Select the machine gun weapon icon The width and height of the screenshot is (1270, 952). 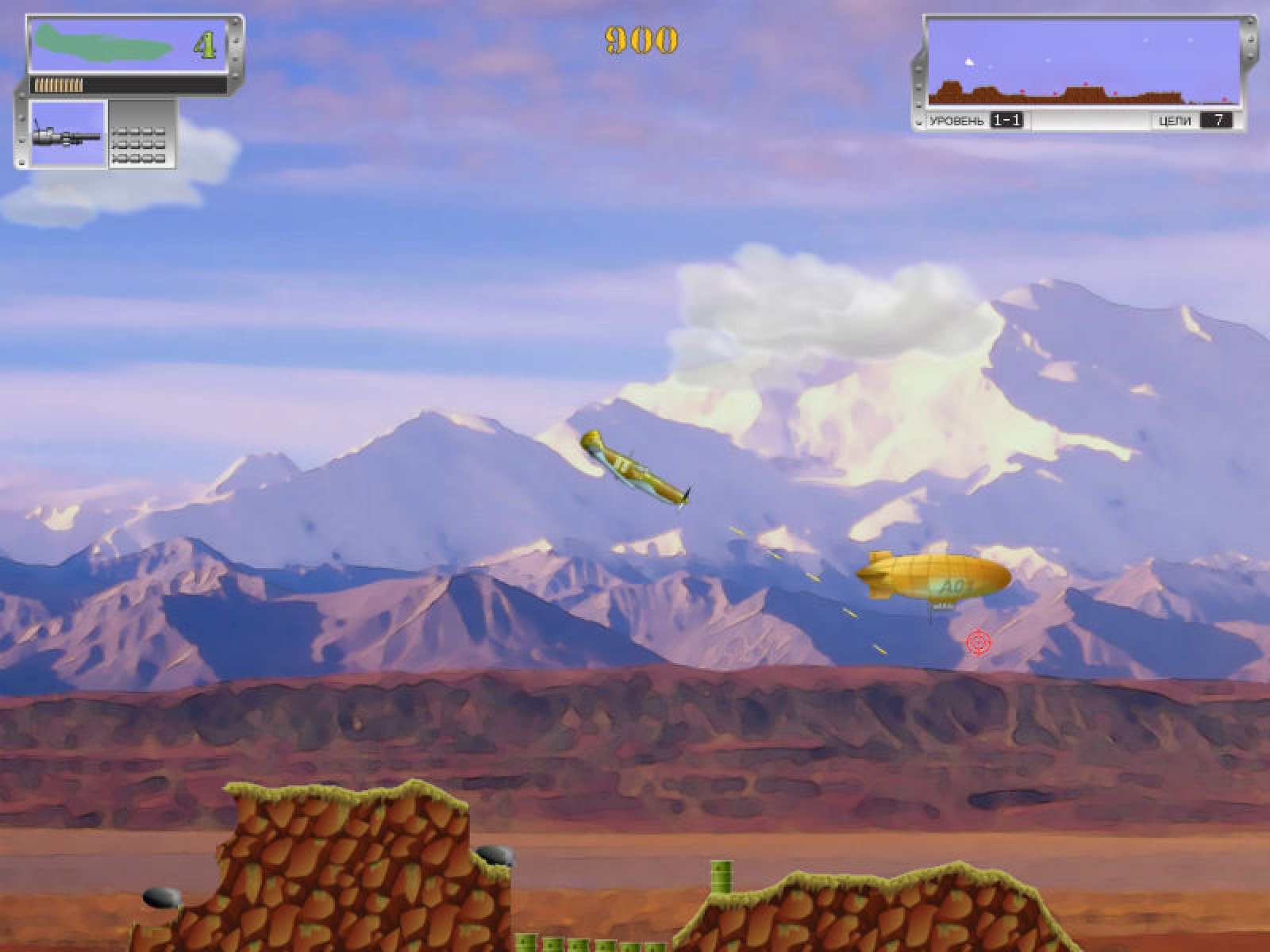pos(67,133)
